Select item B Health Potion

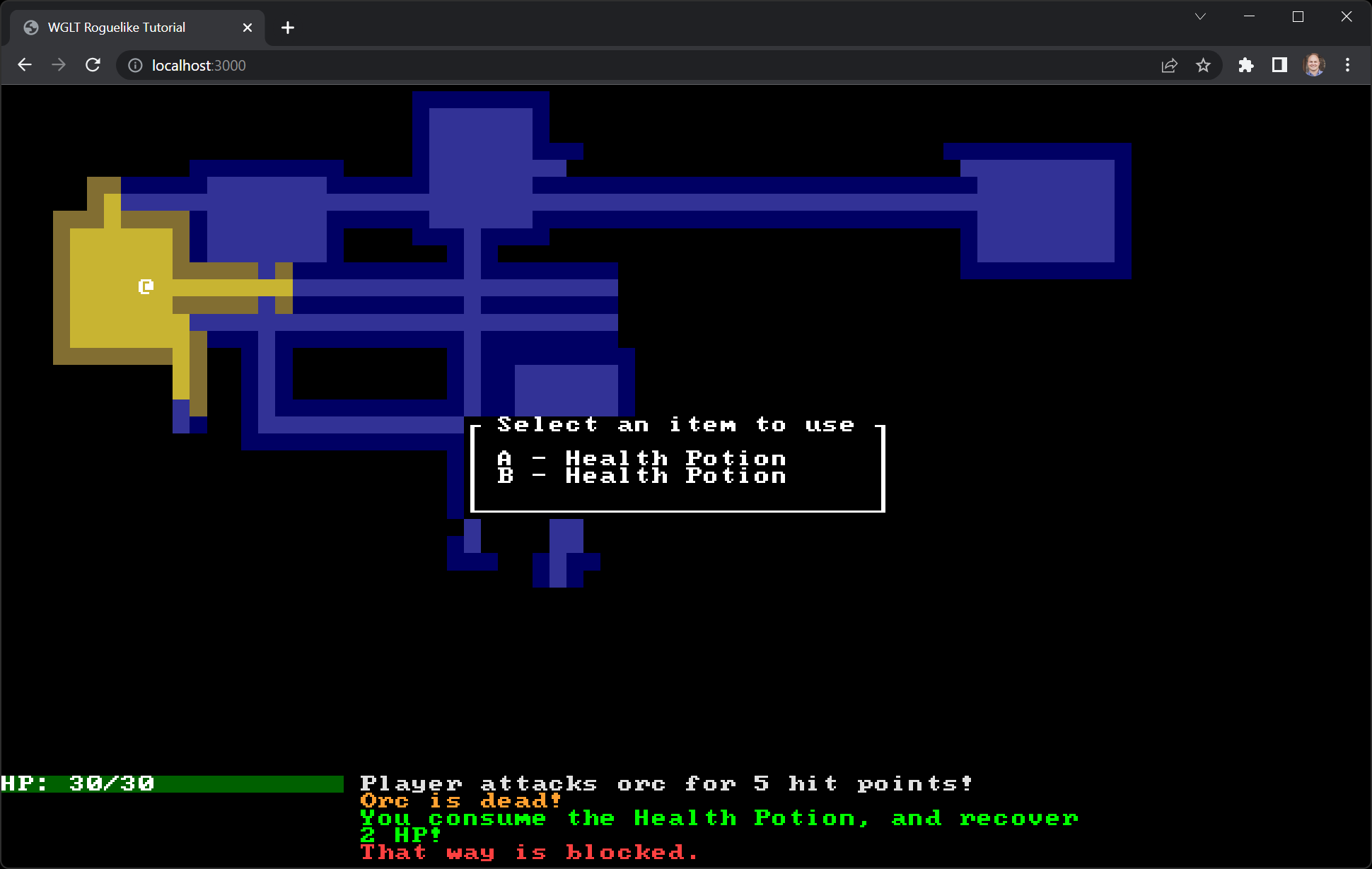[642, 475]
